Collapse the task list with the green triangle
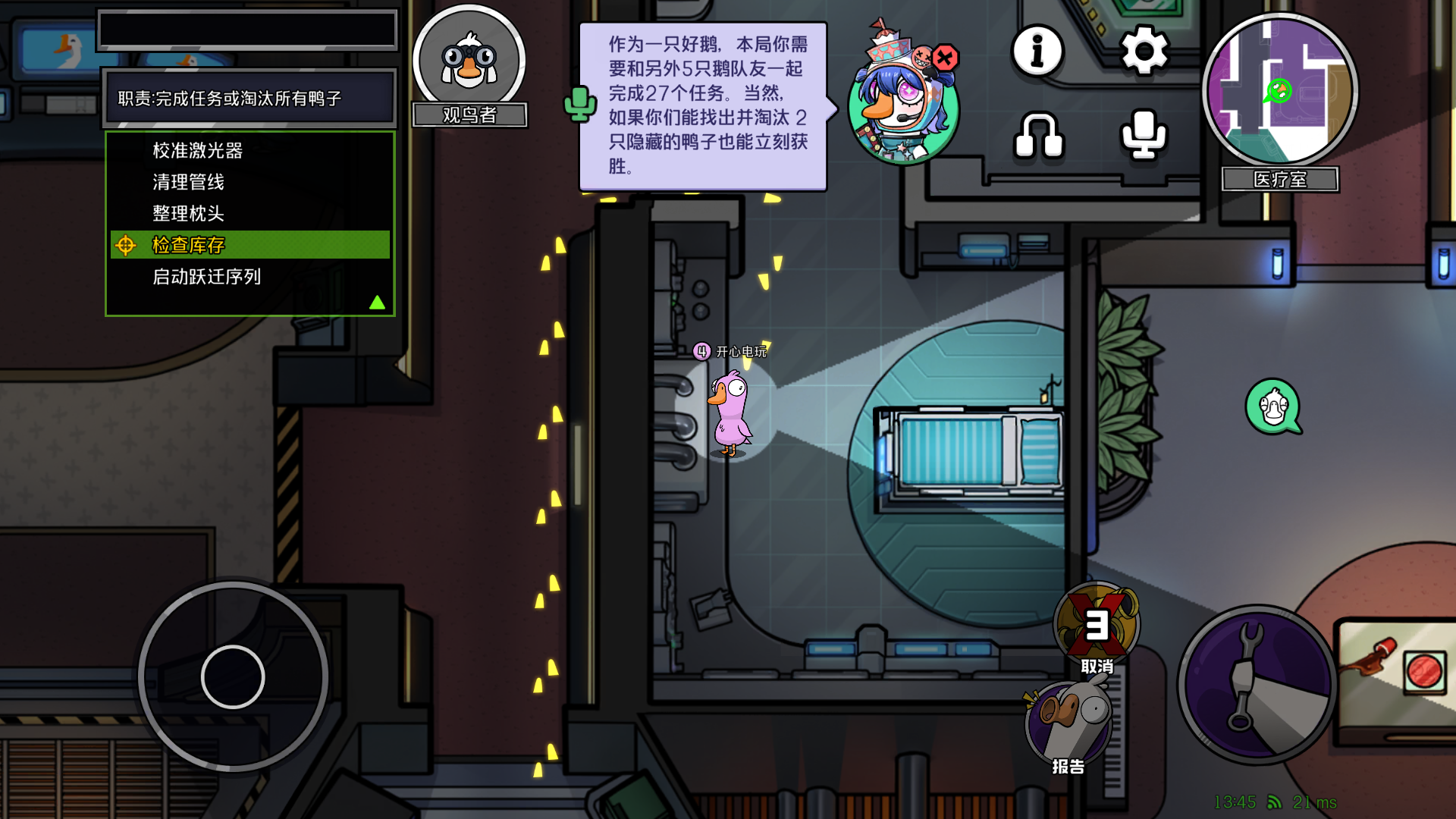 point(375,302)
